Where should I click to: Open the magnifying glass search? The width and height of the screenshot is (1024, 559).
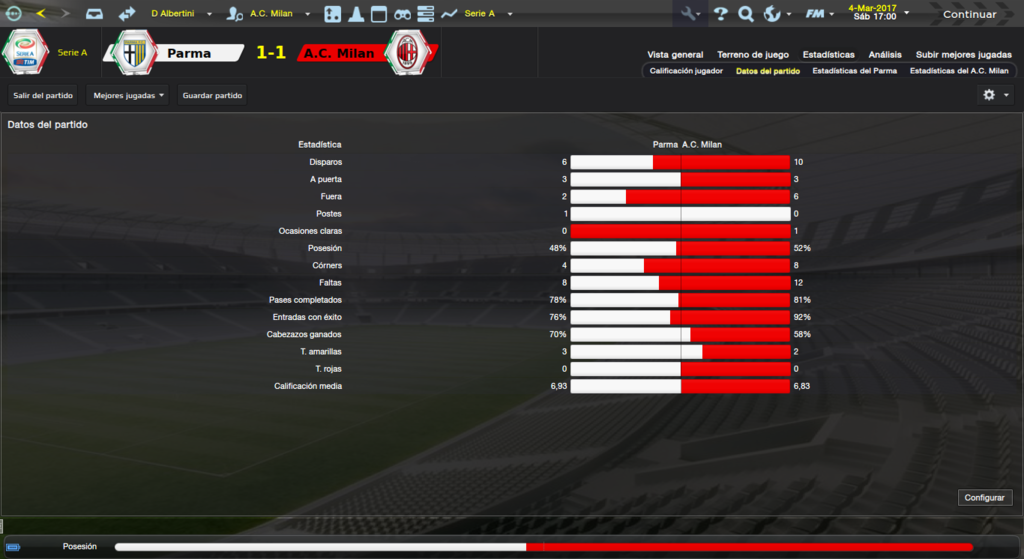[746, 14]
